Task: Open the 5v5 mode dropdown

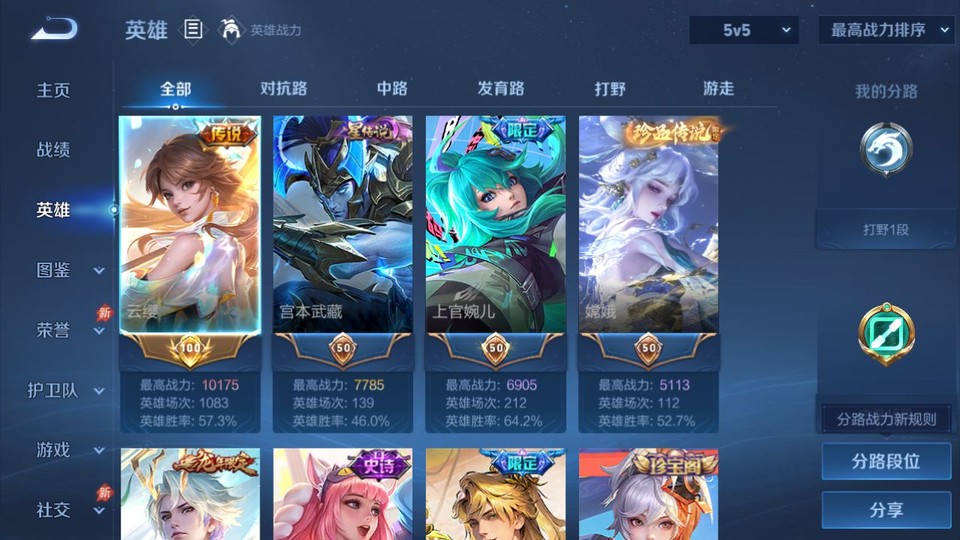Action: [x=744, y=30]
